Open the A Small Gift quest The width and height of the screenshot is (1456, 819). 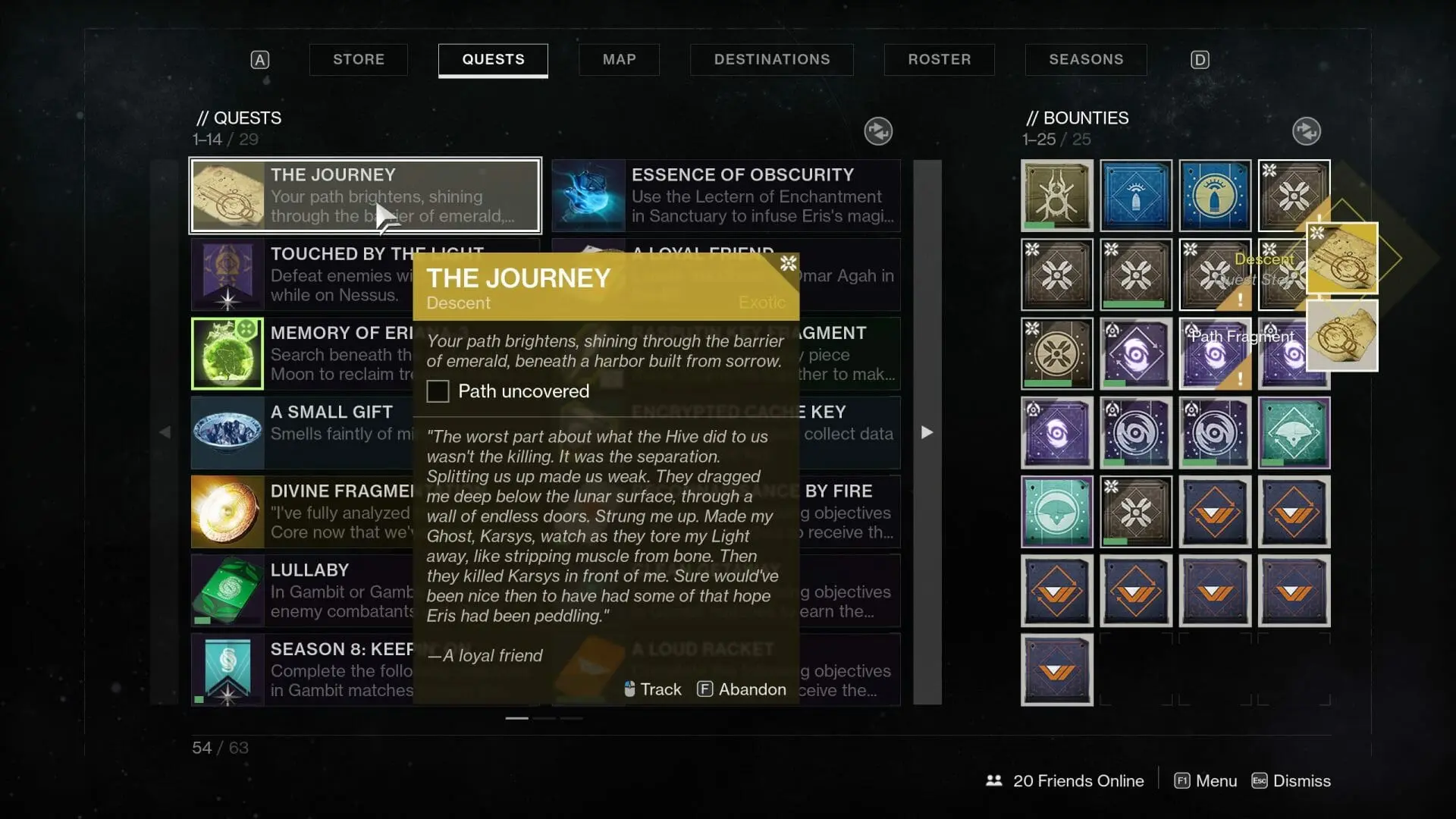303,432
